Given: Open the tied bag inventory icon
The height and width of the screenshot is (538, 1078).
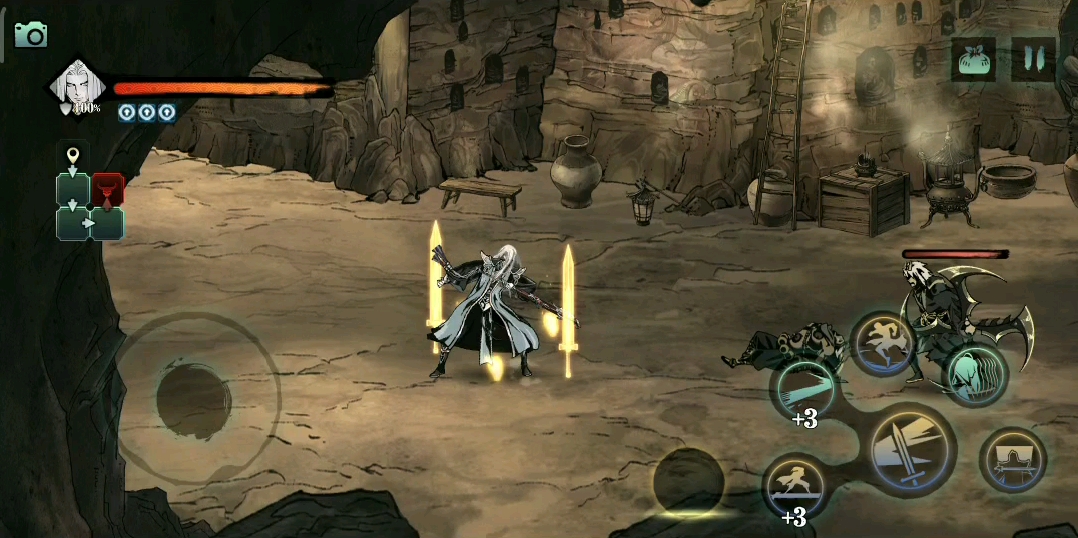Looking at the screenshot, I should (x=973, y=60).
